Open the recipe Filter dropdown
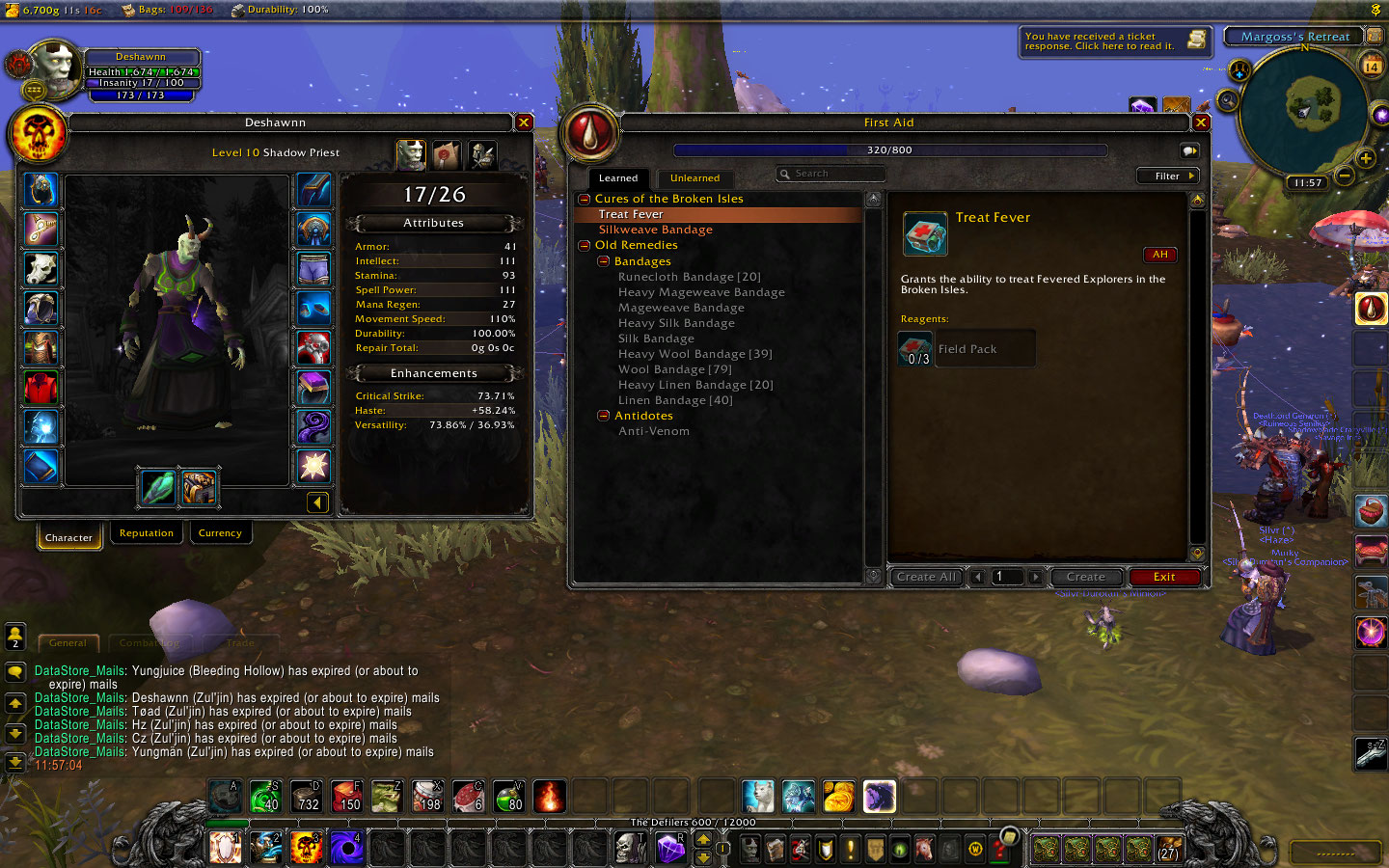 [1166, 176]
